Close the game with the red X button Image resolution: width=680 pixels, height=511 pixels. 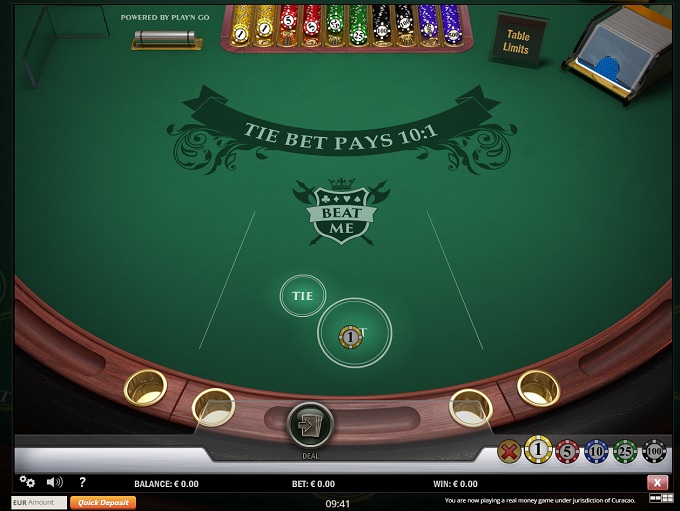(x=657, y=483)
